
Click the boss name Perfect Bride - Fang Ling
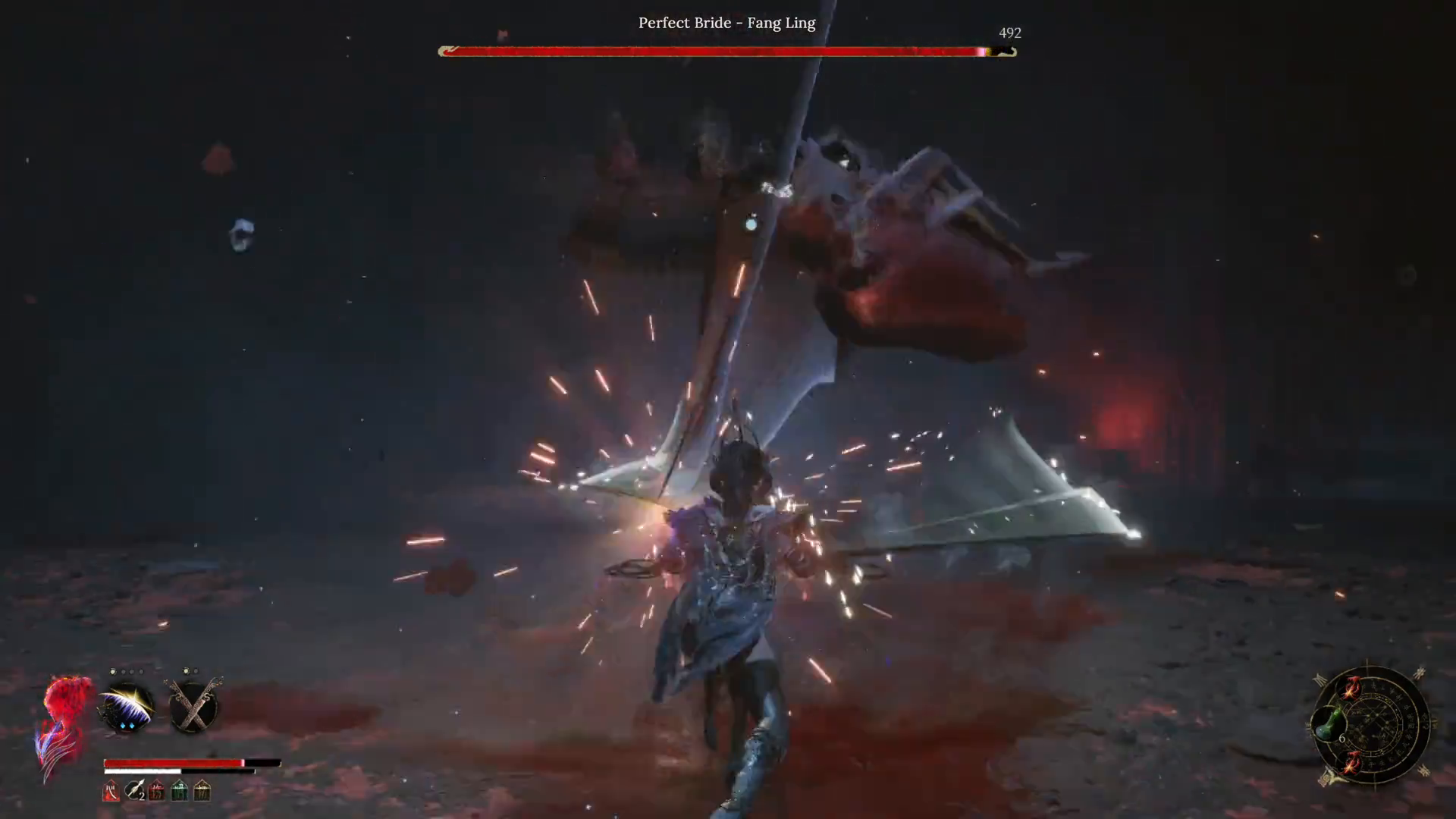pyautogui.click(x=726, y=23)
